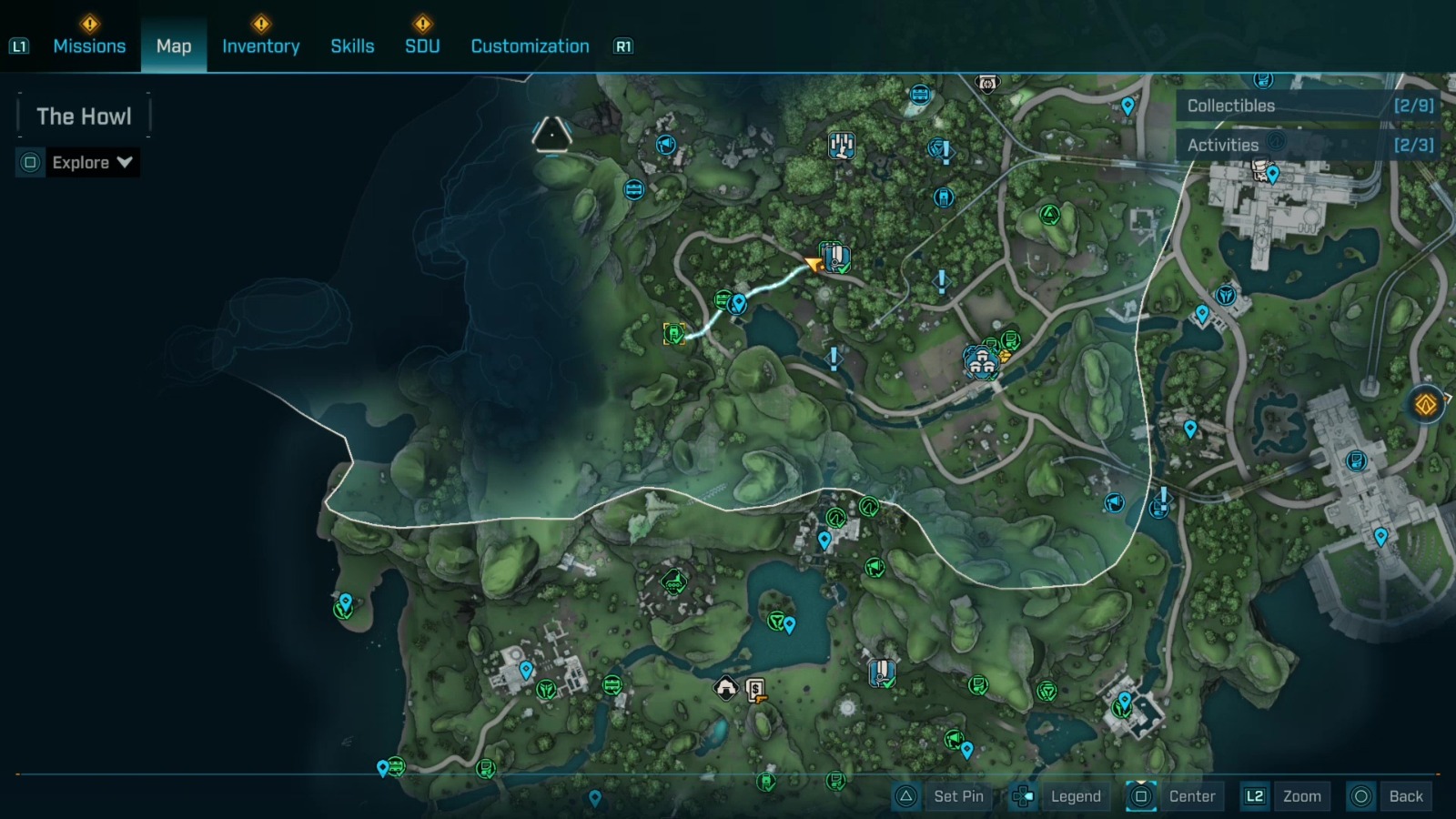The height and width of the screenshot is (819, 1456).
Task: Open the Missions menu
Action: tap(89, 45)
